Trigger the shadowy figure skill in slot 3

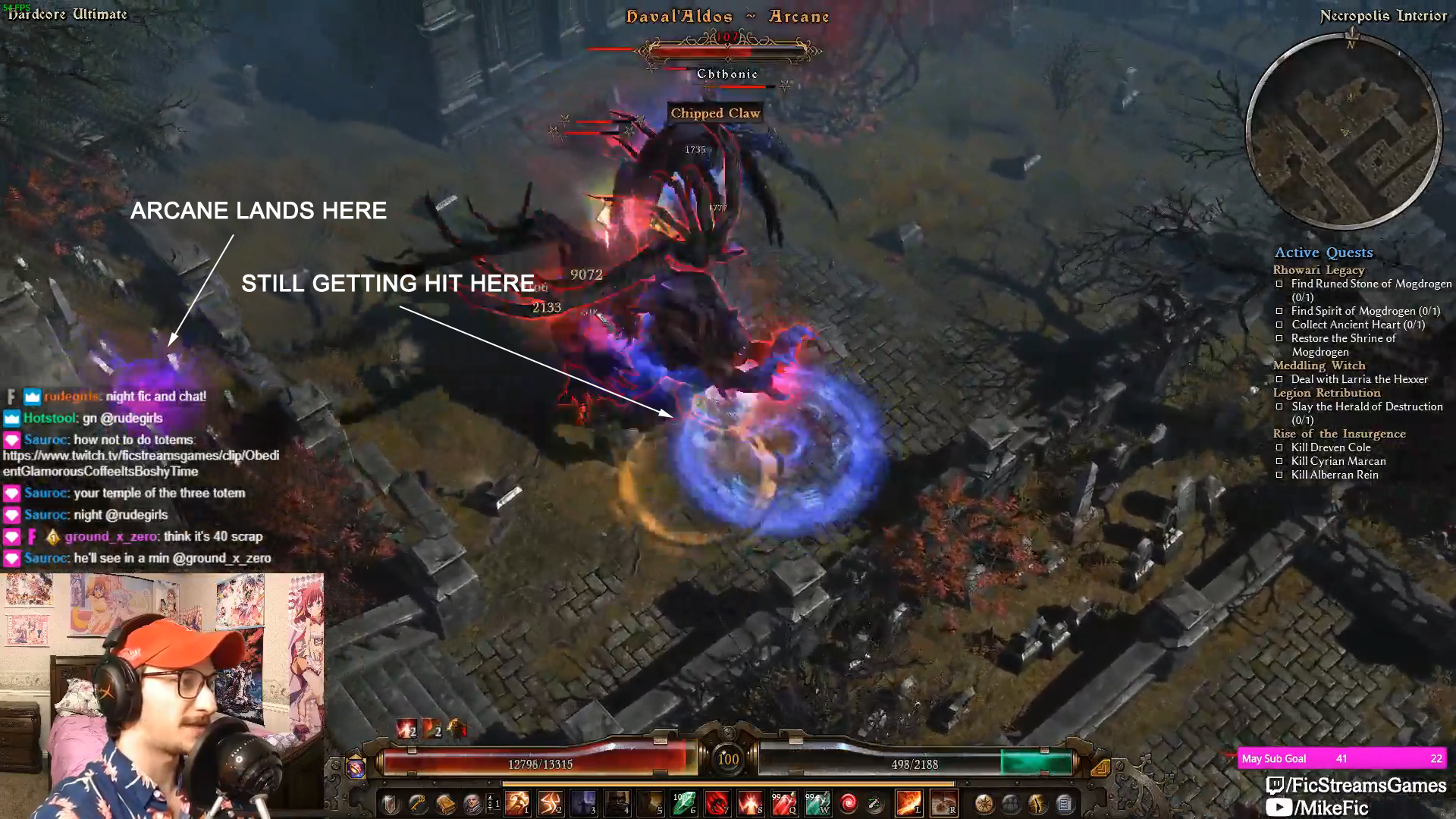point(583,803)
